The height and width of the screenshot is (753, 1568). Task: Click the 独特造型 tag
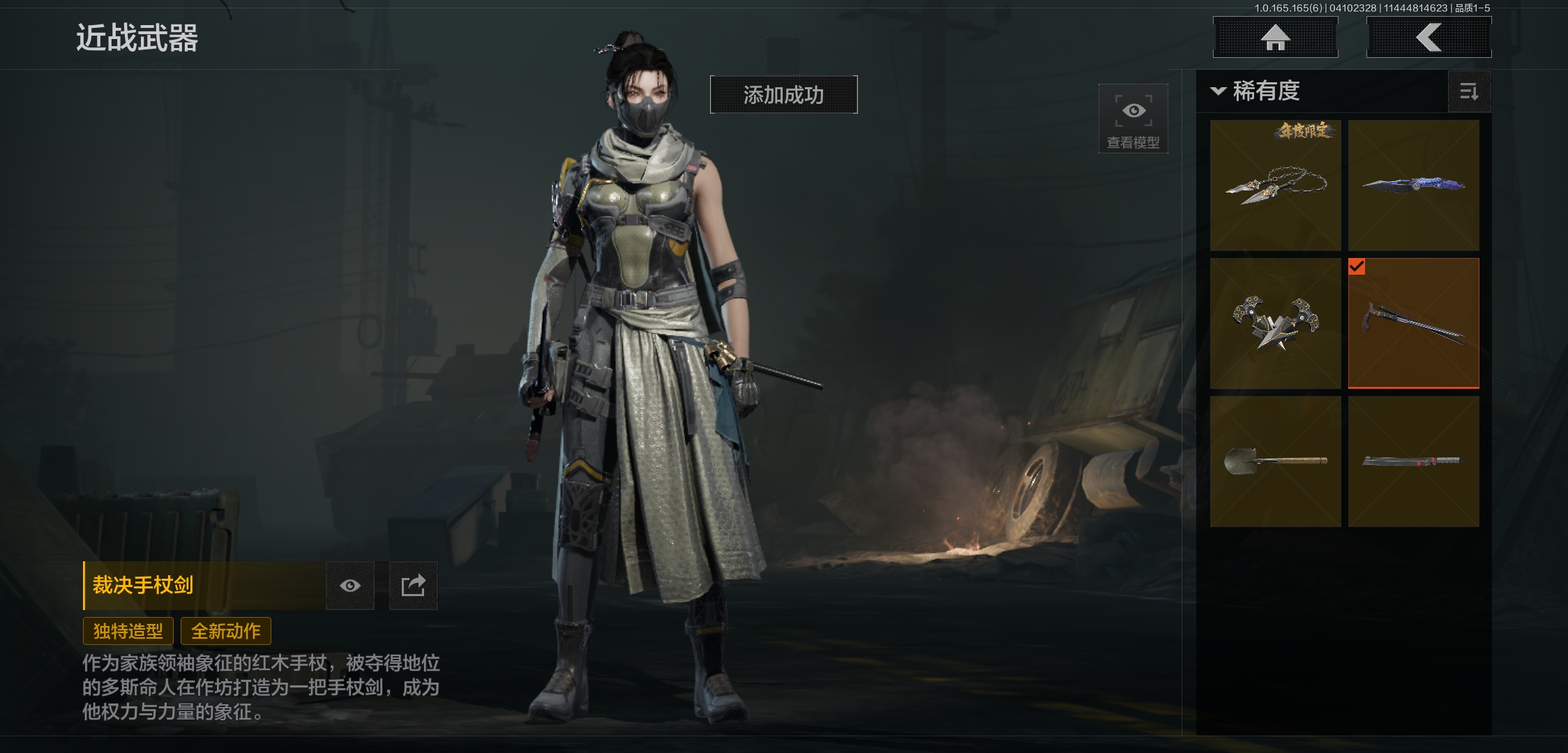click(128, 631)
